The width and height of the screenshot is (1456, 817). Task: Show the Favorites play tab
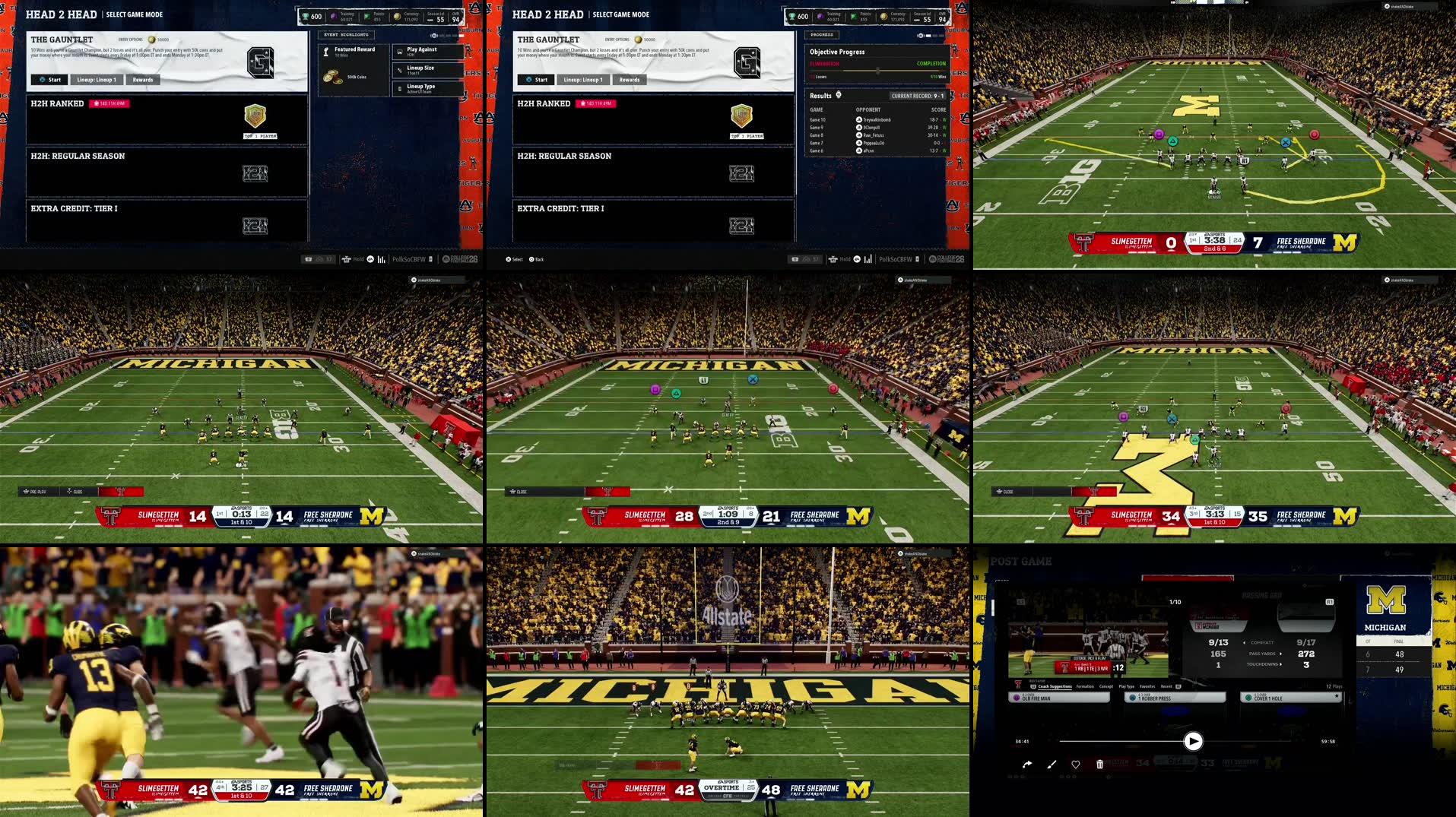point(1147,686)
